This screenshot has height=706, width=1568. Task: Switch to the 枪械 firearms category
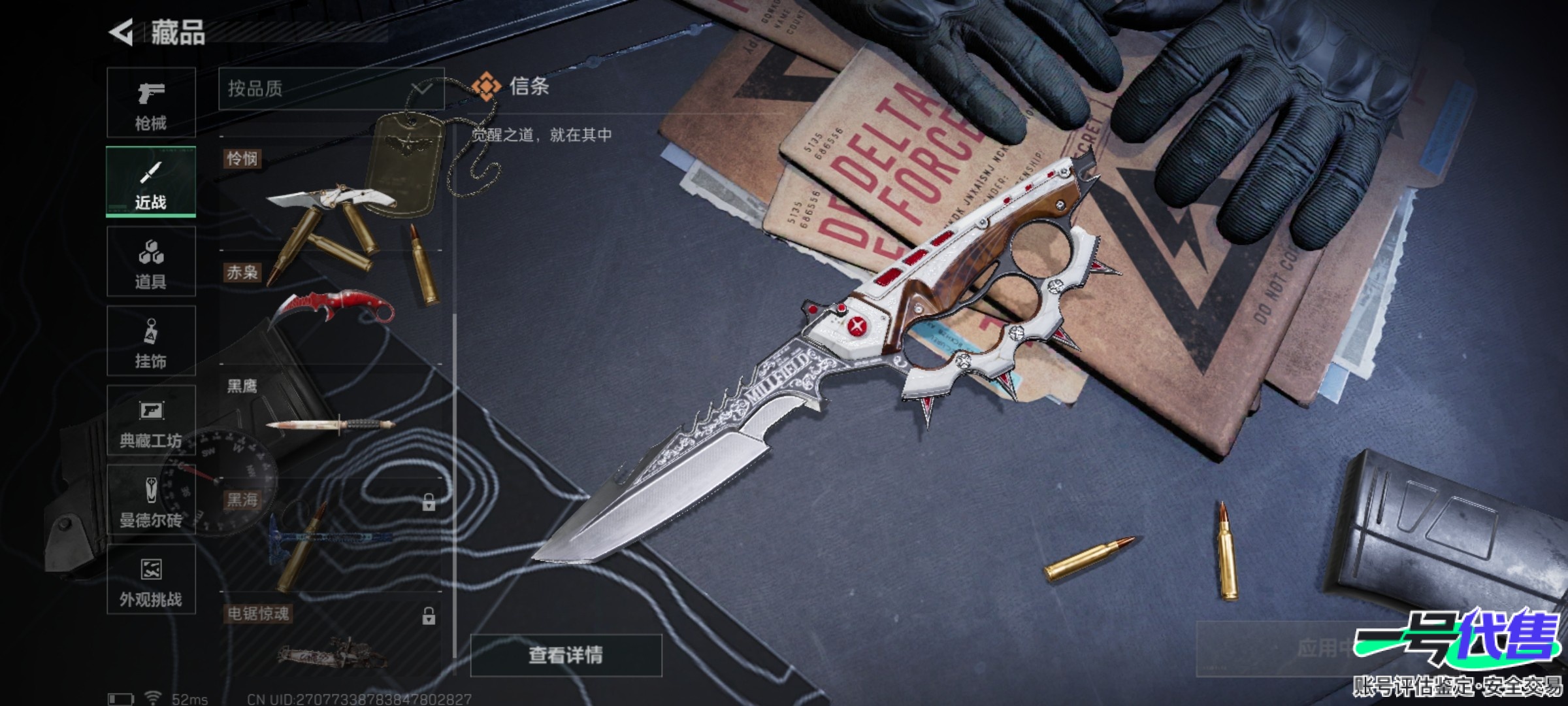[x=151, y=103]
